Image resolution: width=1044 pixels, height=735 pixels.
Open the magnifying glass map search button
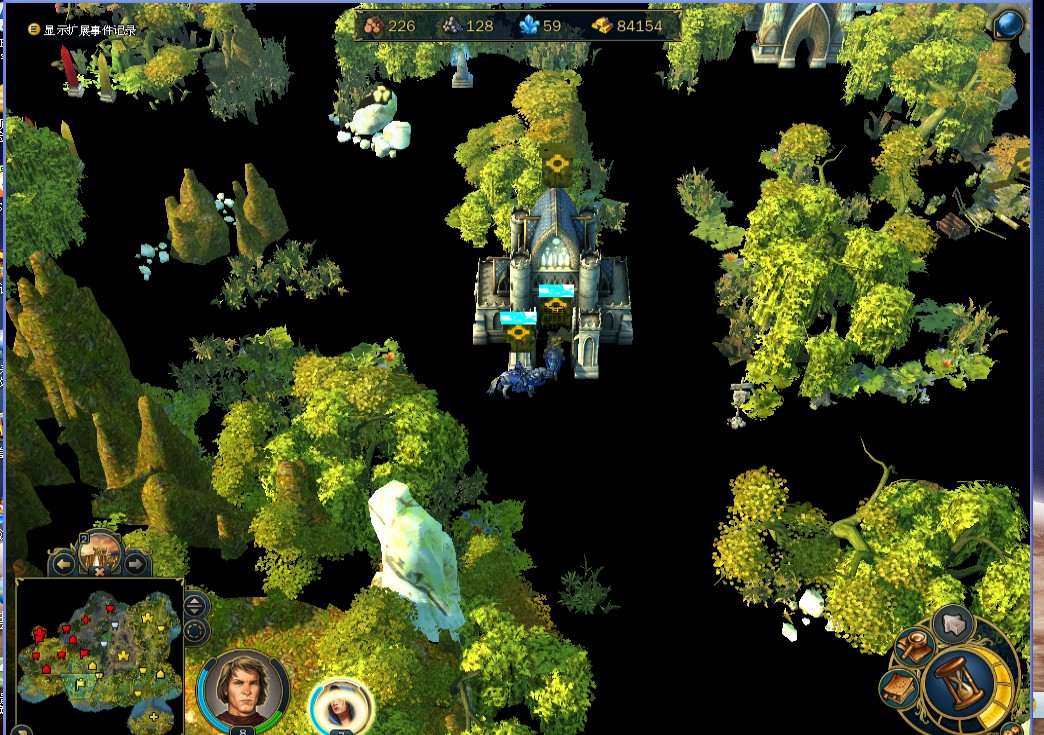[x=916, y=647]
